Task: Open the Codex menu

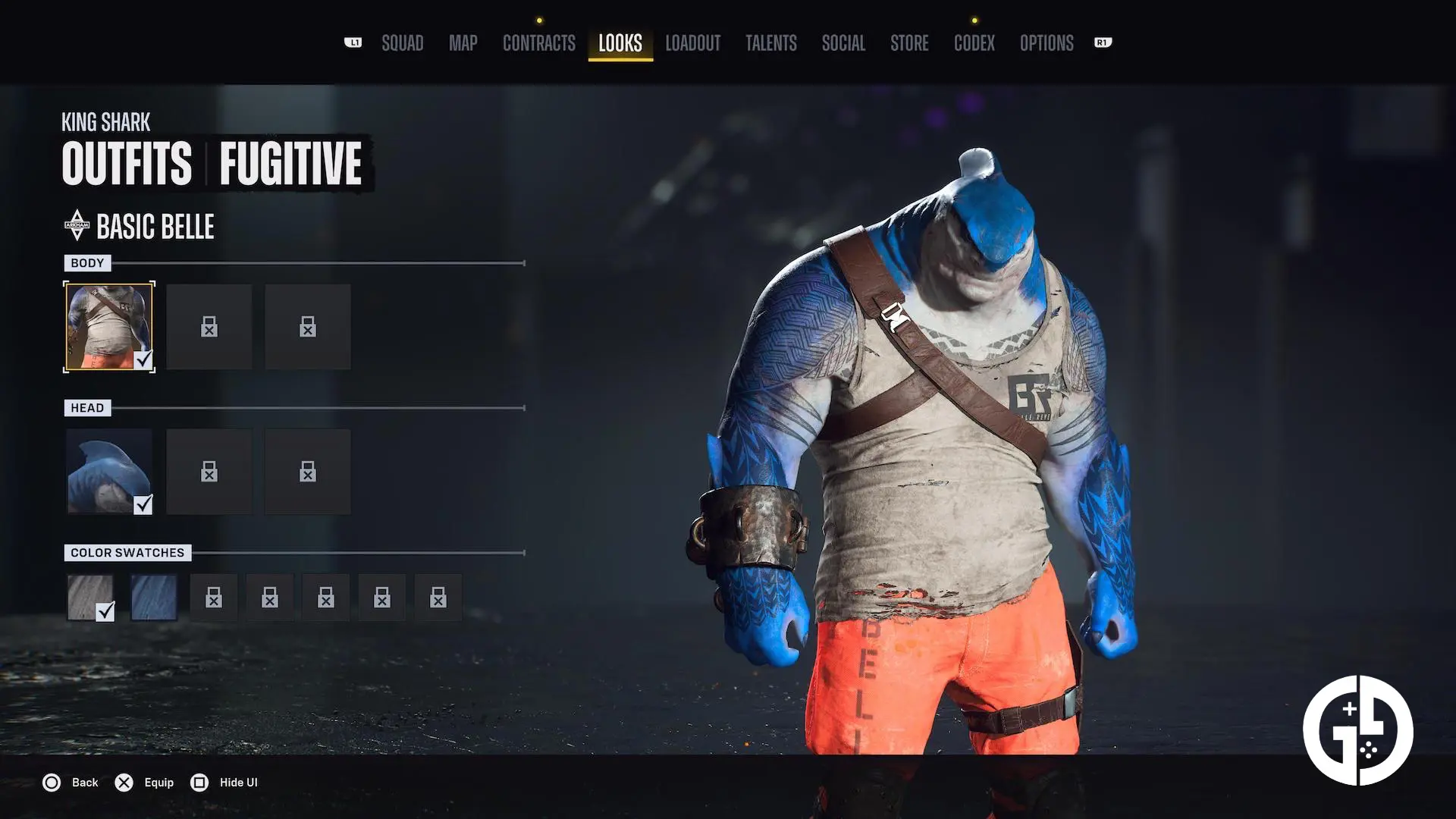Action: click(x=974, y=43)
